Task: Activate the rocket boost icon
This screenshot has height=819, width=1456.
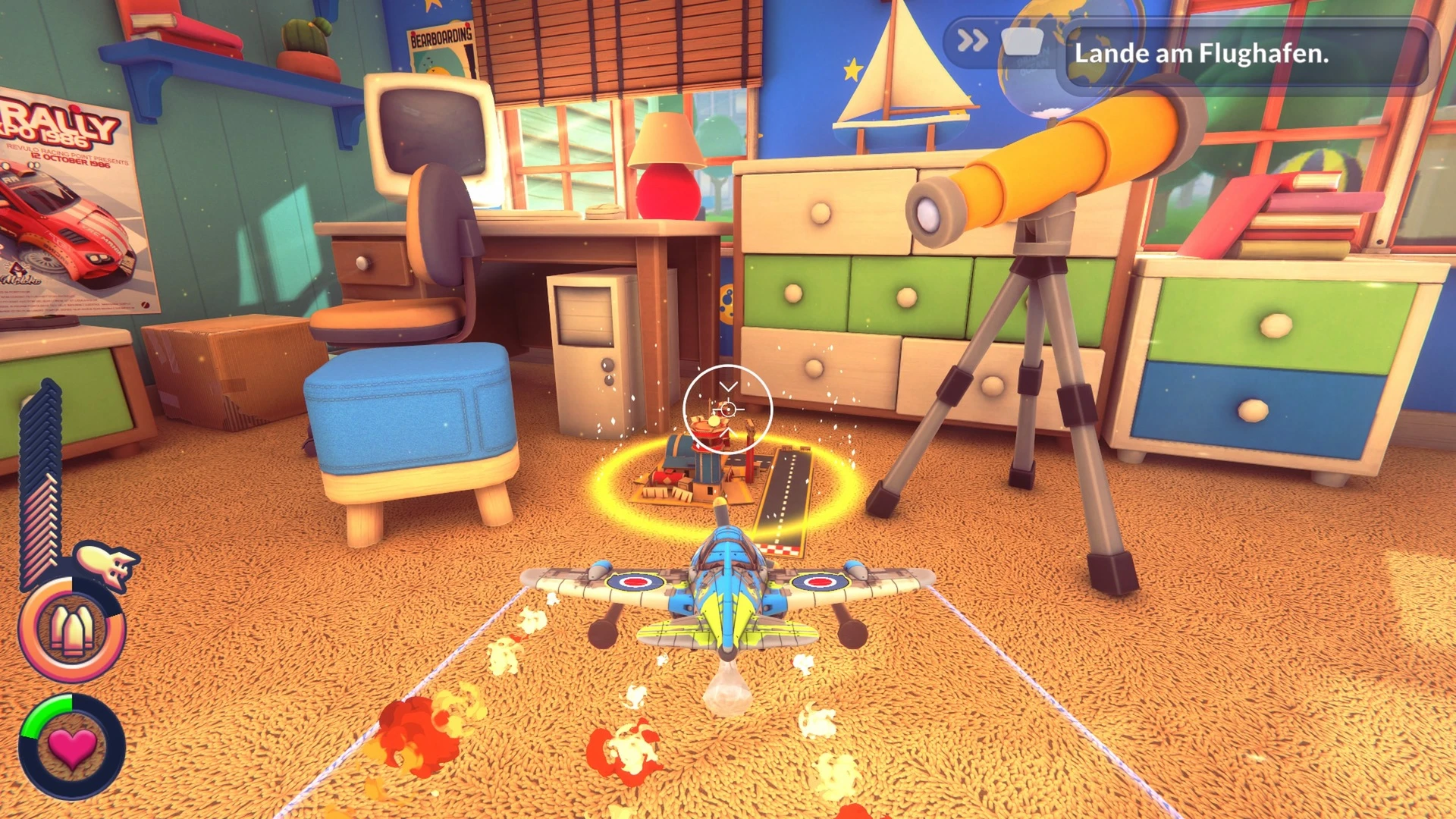Action: [x=107, y=564]
